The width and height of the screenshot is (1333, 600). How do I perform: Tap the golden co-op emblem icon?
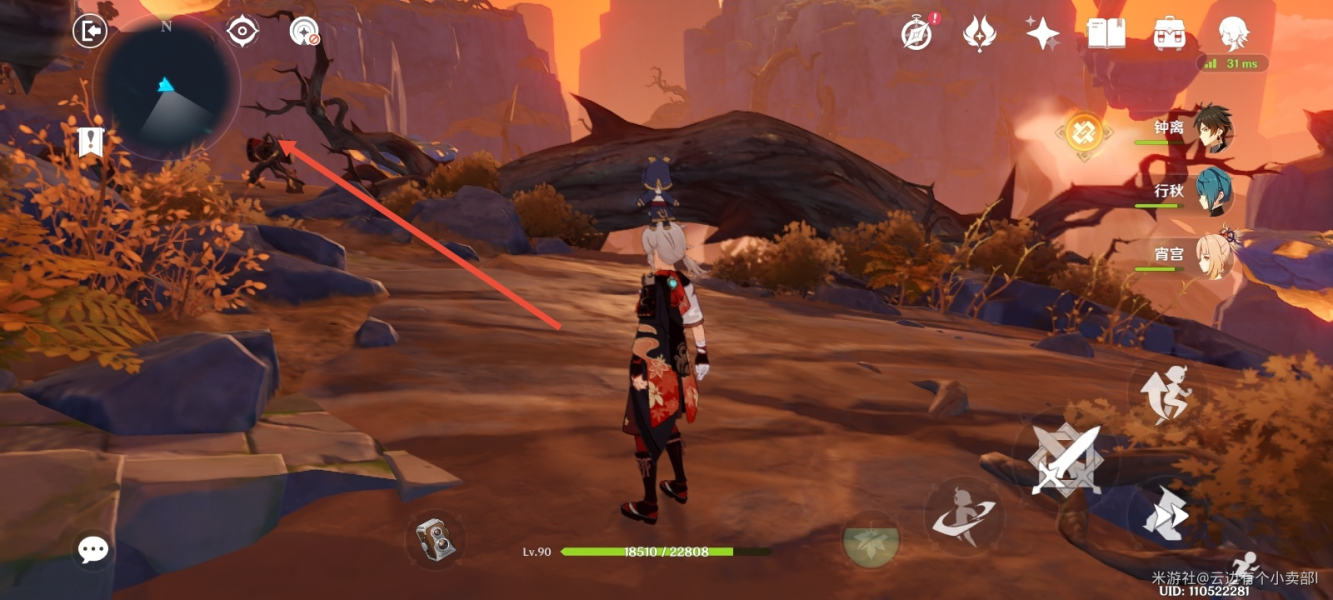pos(1084,132)
